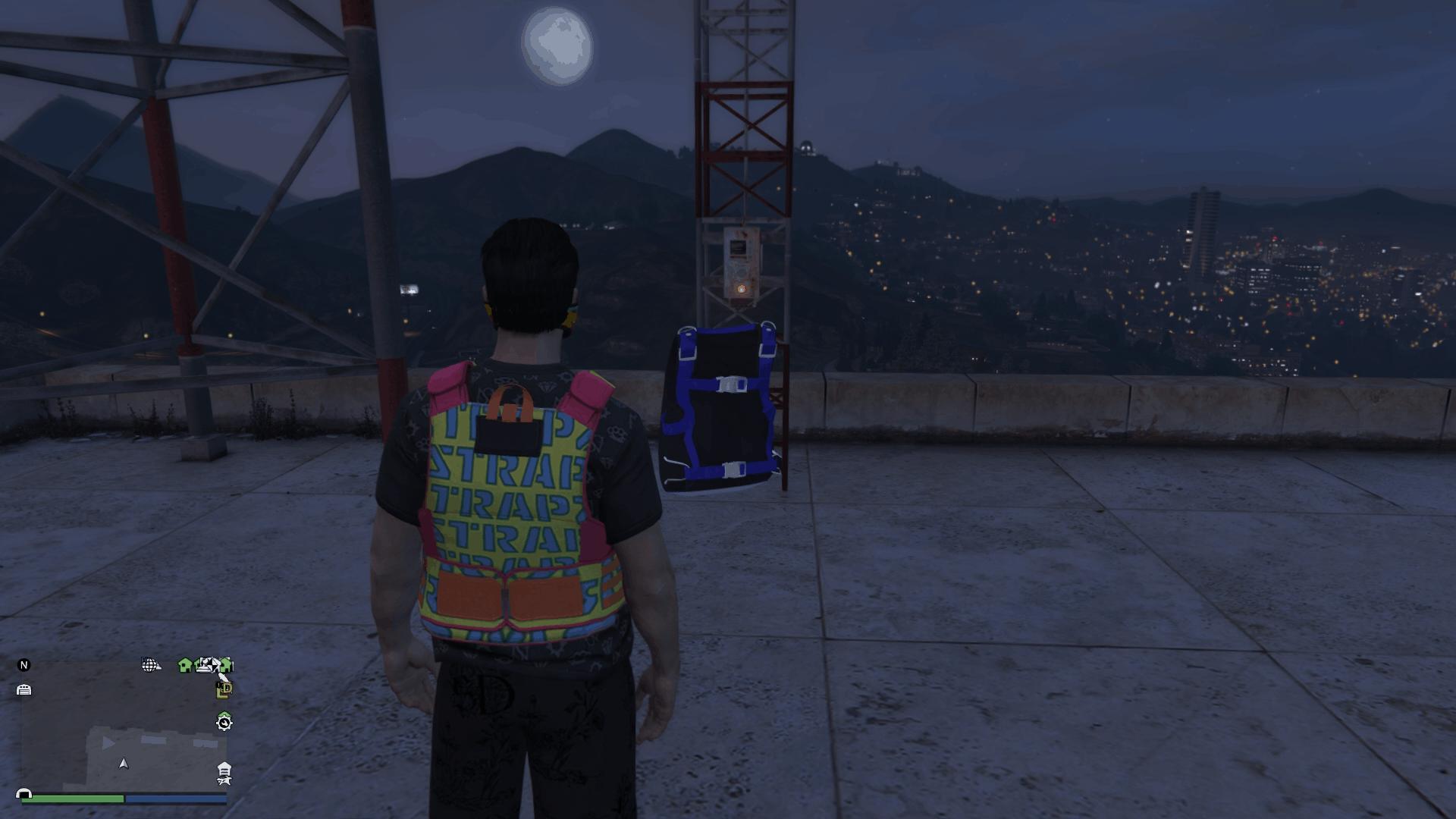The height and width of the screenshot is (819, 1456).
Task: Click the minimap radar panel
Action: tap(124, 728)
